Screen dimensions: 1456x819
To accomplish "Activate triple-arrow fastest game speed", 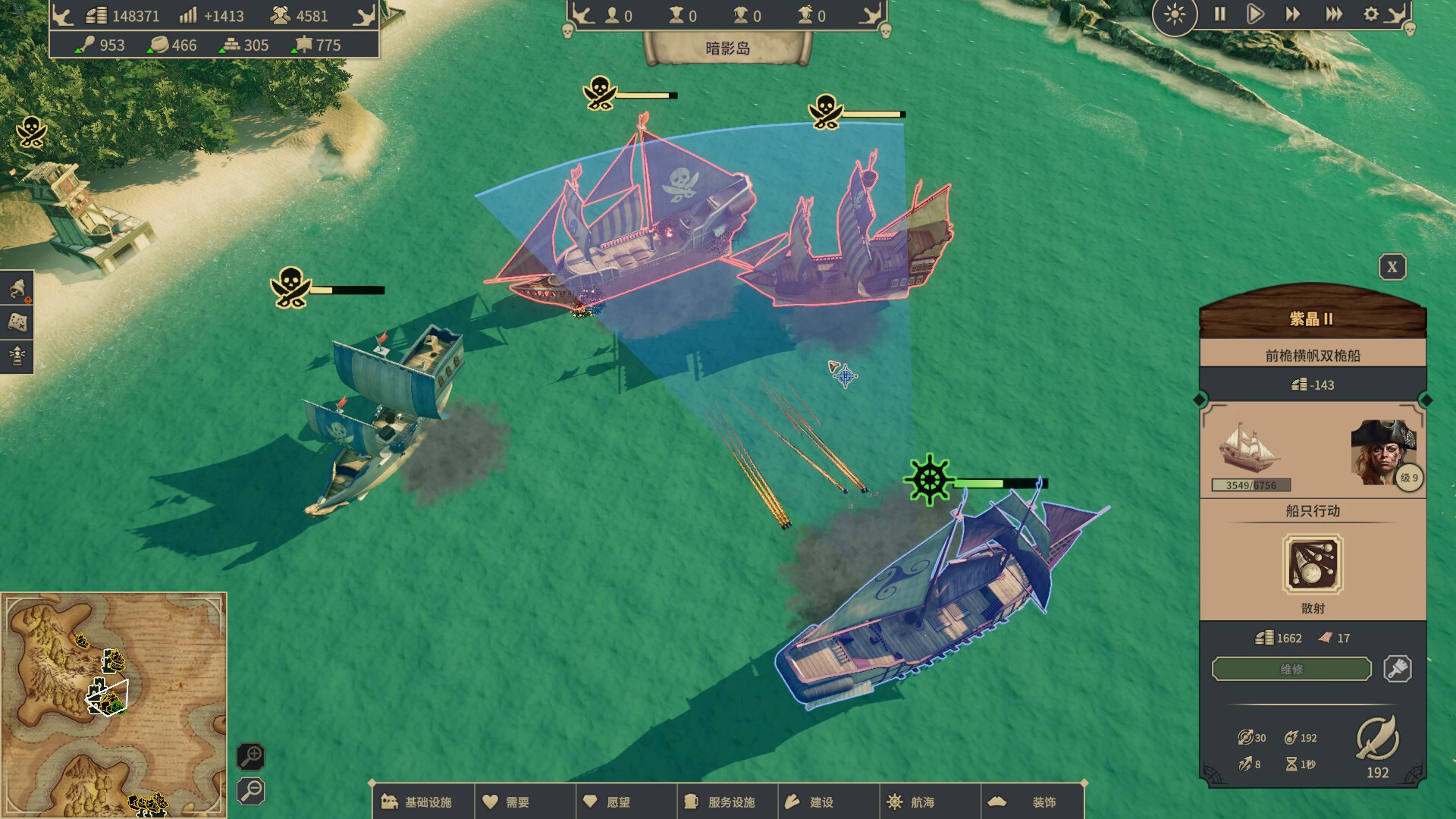I will coord(1332,14).
